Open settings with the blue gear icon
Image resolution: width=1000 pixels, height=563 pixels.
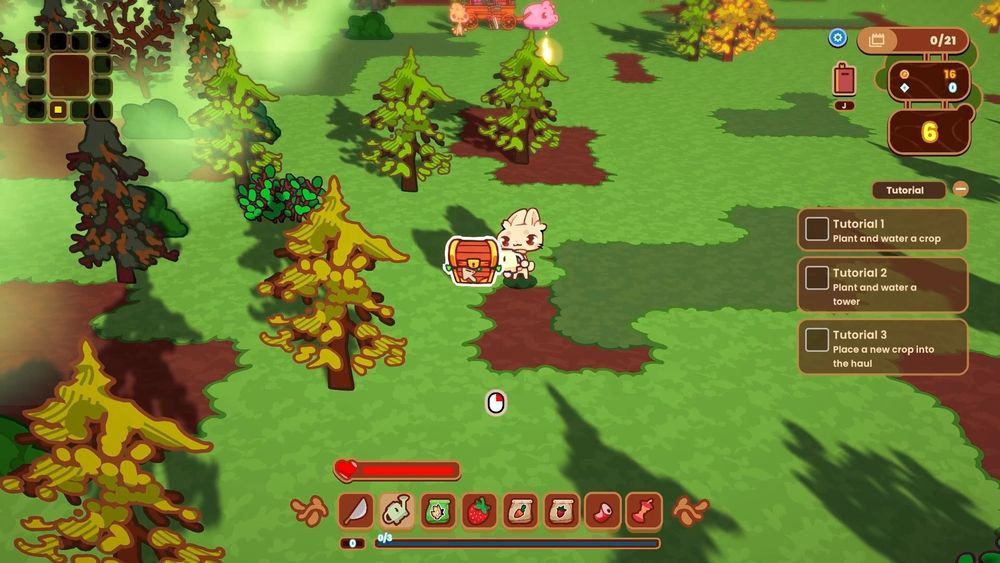click(838, 38)
